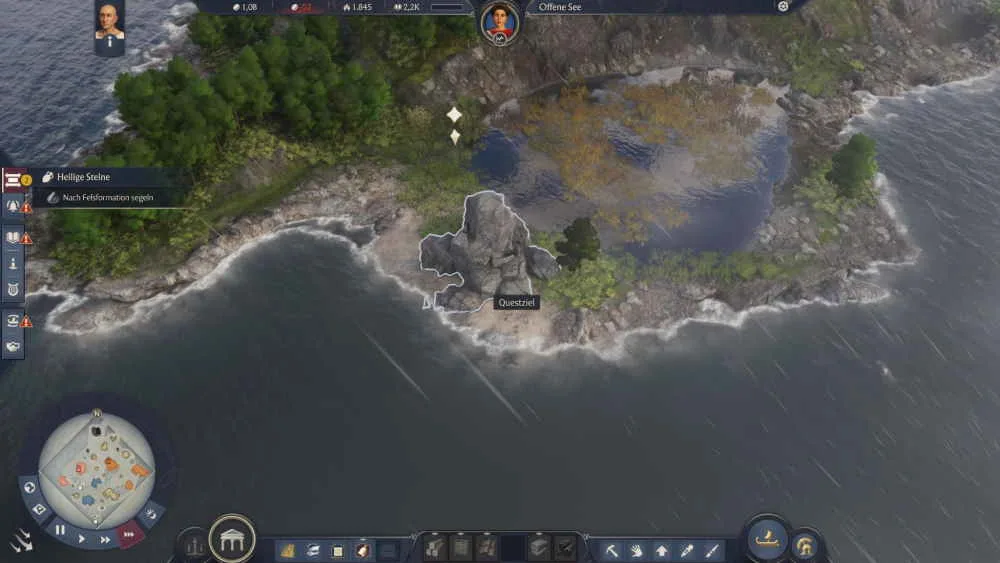This screenshot has width=1000, height=563.
Task: Open the player profile portrait at top center
Action: click(499, 22)
